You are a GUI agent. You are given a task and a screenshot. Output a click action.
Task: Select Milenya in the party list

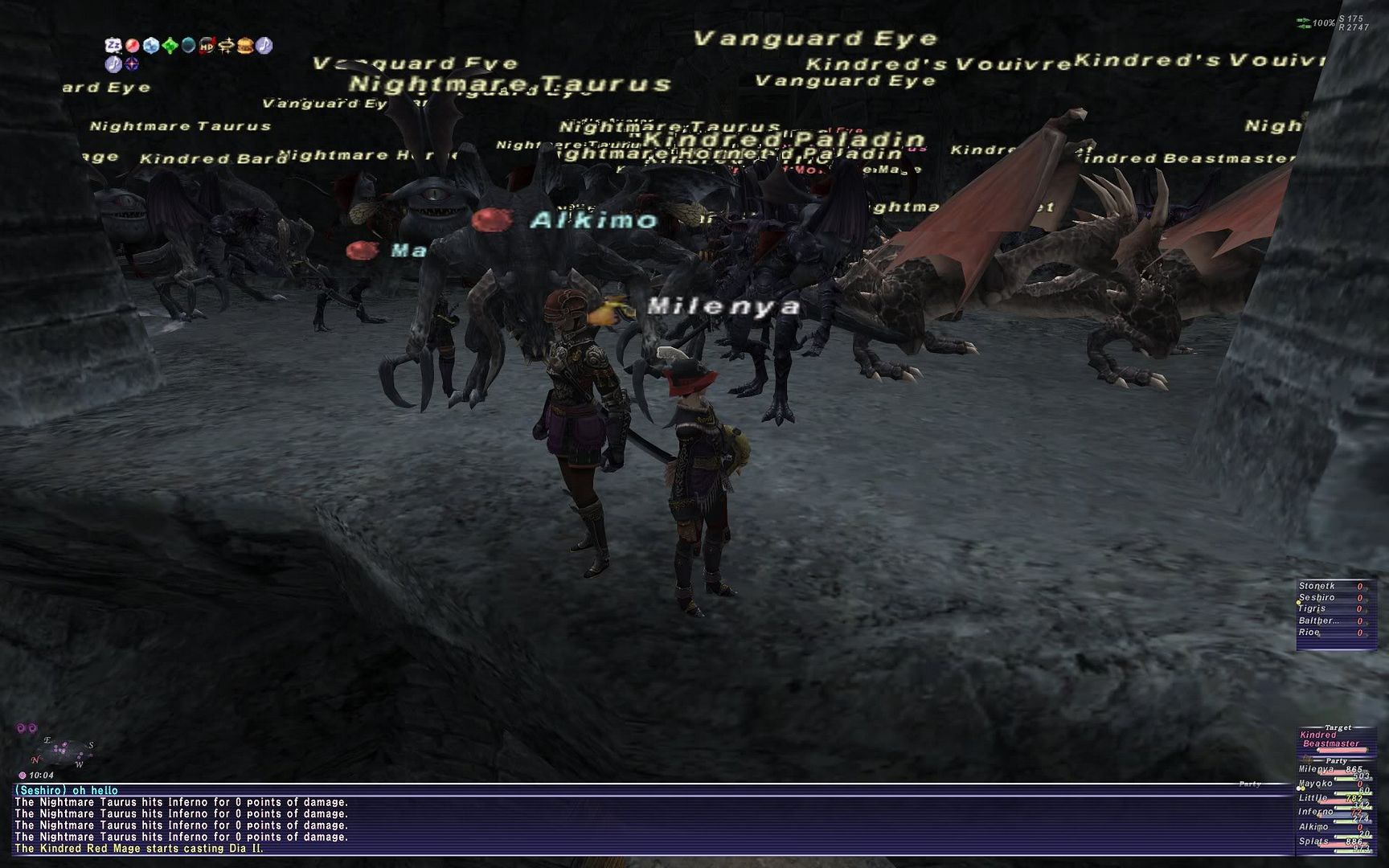[1317, 769]
